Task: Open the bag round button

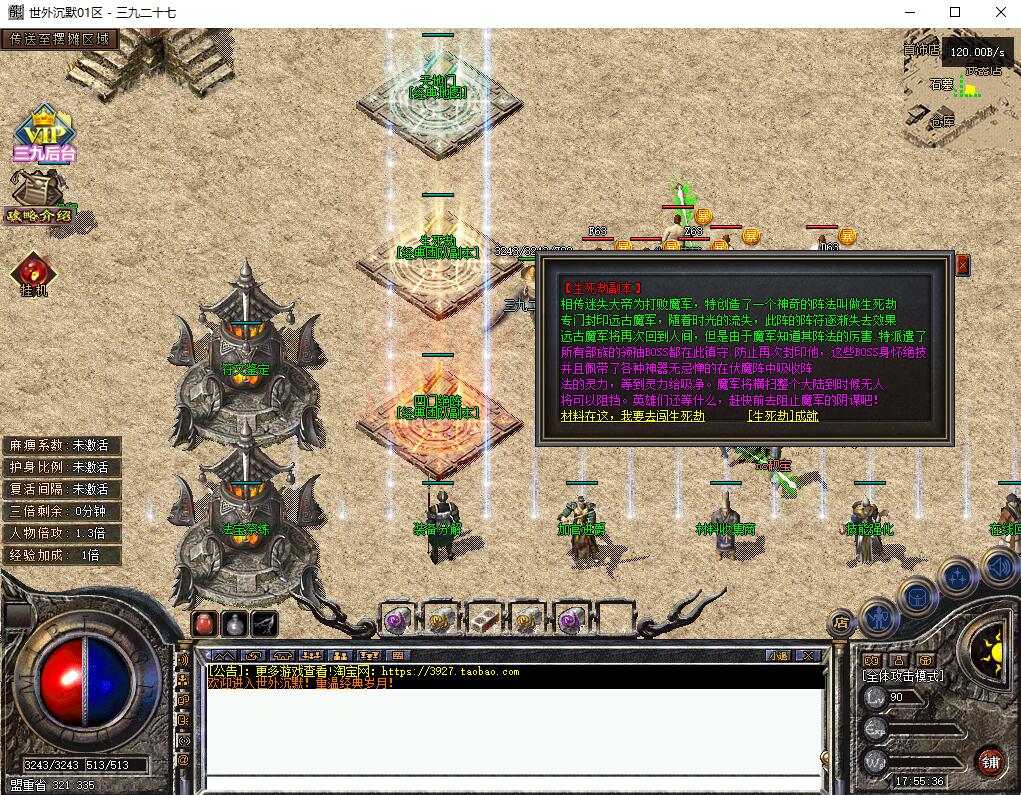Action: coord(916,594)
